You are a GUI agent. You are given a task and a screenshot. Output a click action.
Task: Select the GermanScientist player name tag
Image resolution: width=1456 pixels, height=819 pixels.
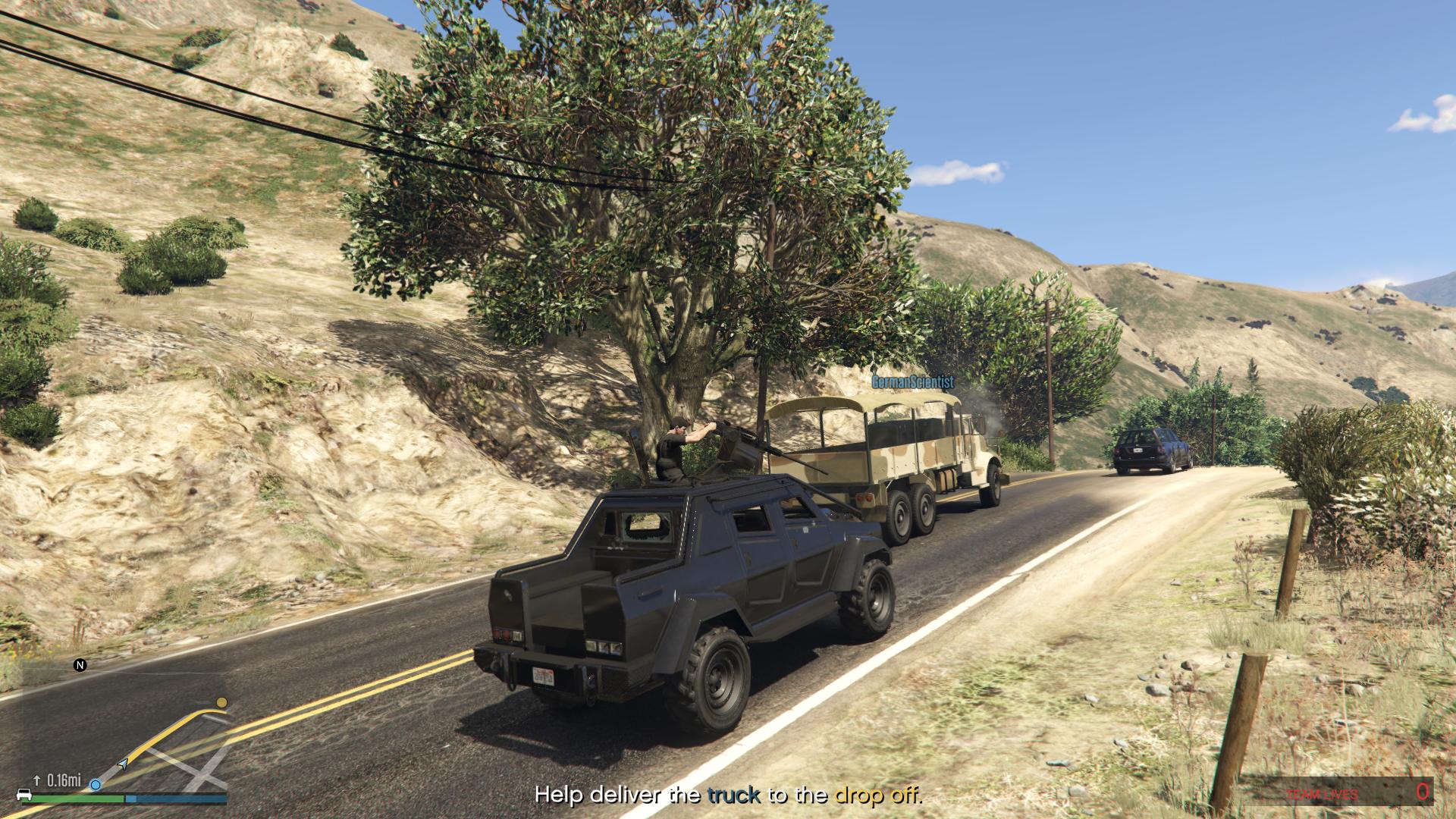point(912,382)
